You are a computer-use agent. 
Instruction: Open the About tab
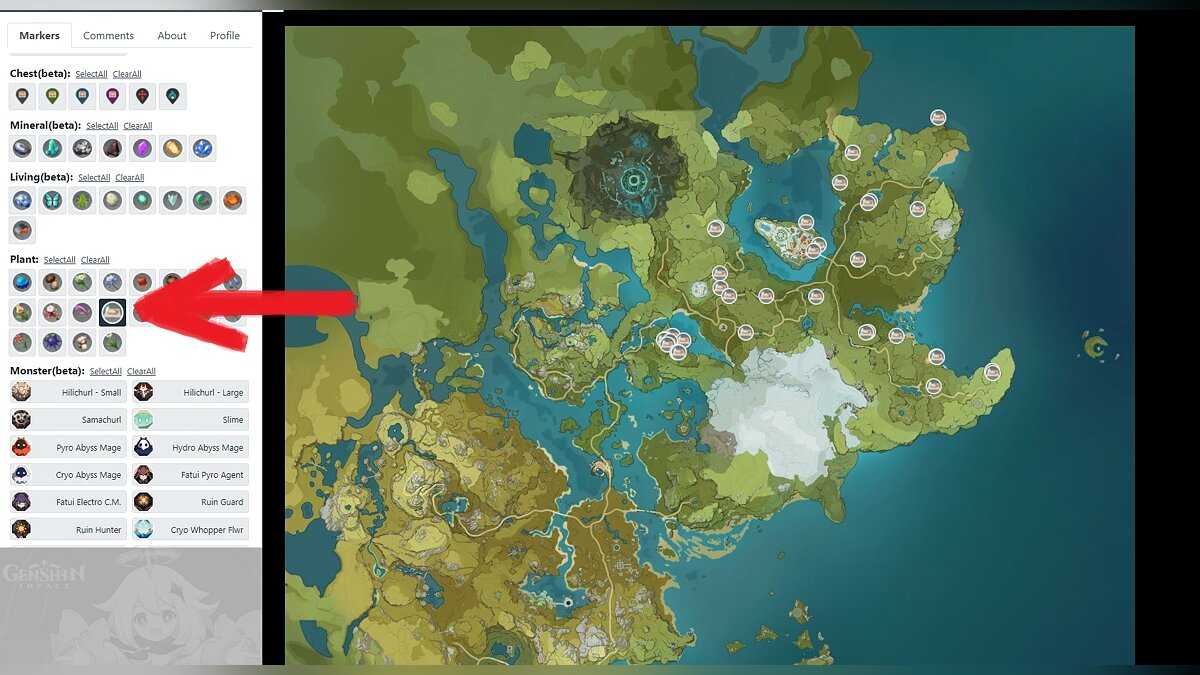(x=172, y=36)
